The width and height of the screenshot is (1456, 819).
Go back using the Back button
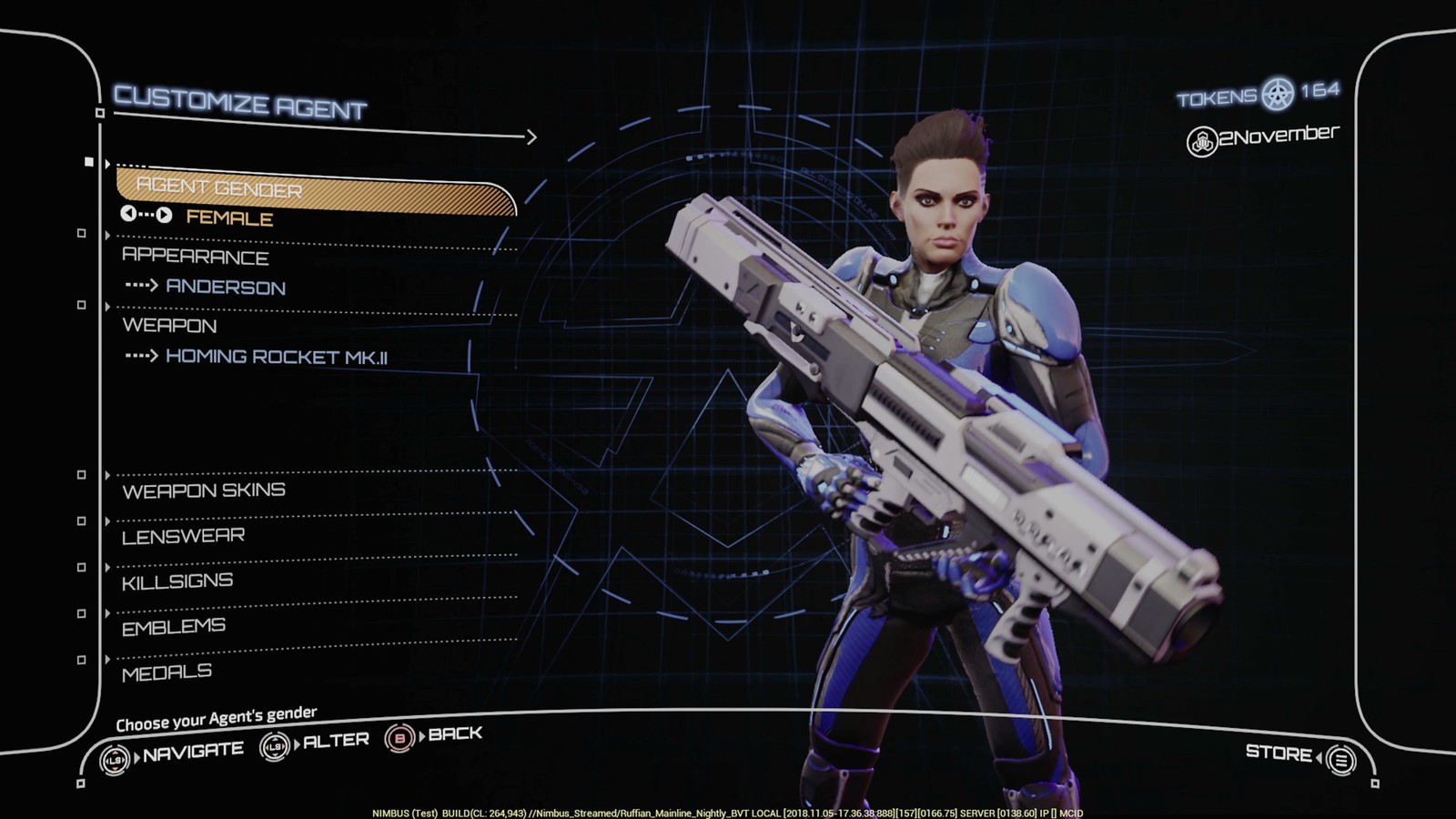pos(435,735)
